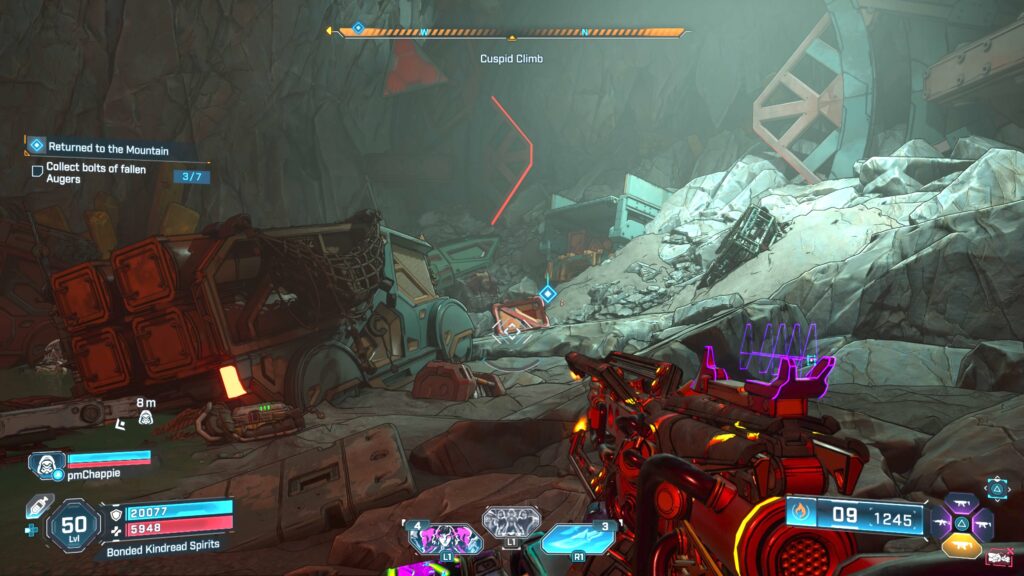Select the highlighted orange bottom weapon slot
This screenshot has height=576, width=1024.
point(962,544)
